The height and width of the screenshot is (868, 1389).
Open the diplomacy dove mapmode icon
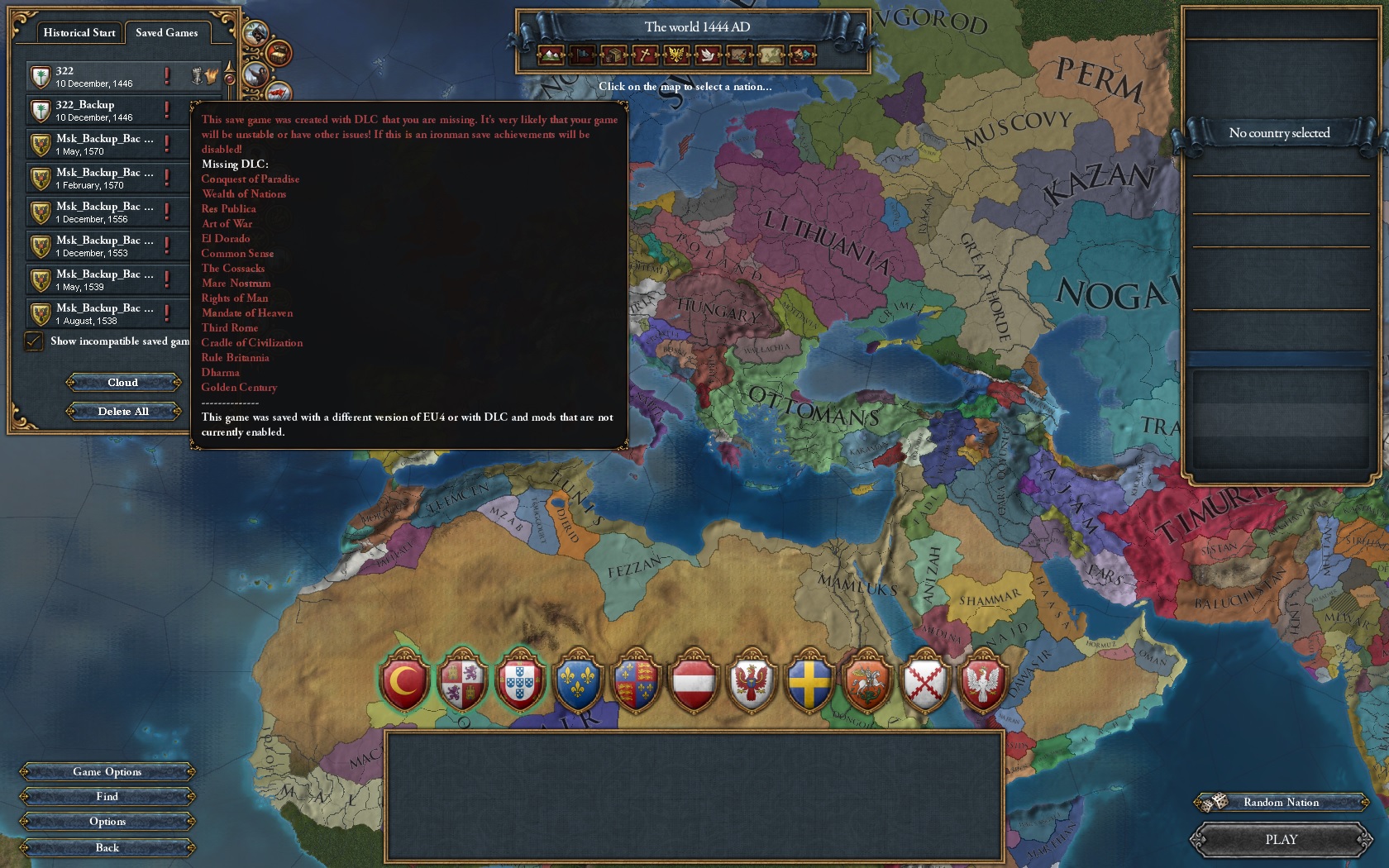click(x=706, y=56)
